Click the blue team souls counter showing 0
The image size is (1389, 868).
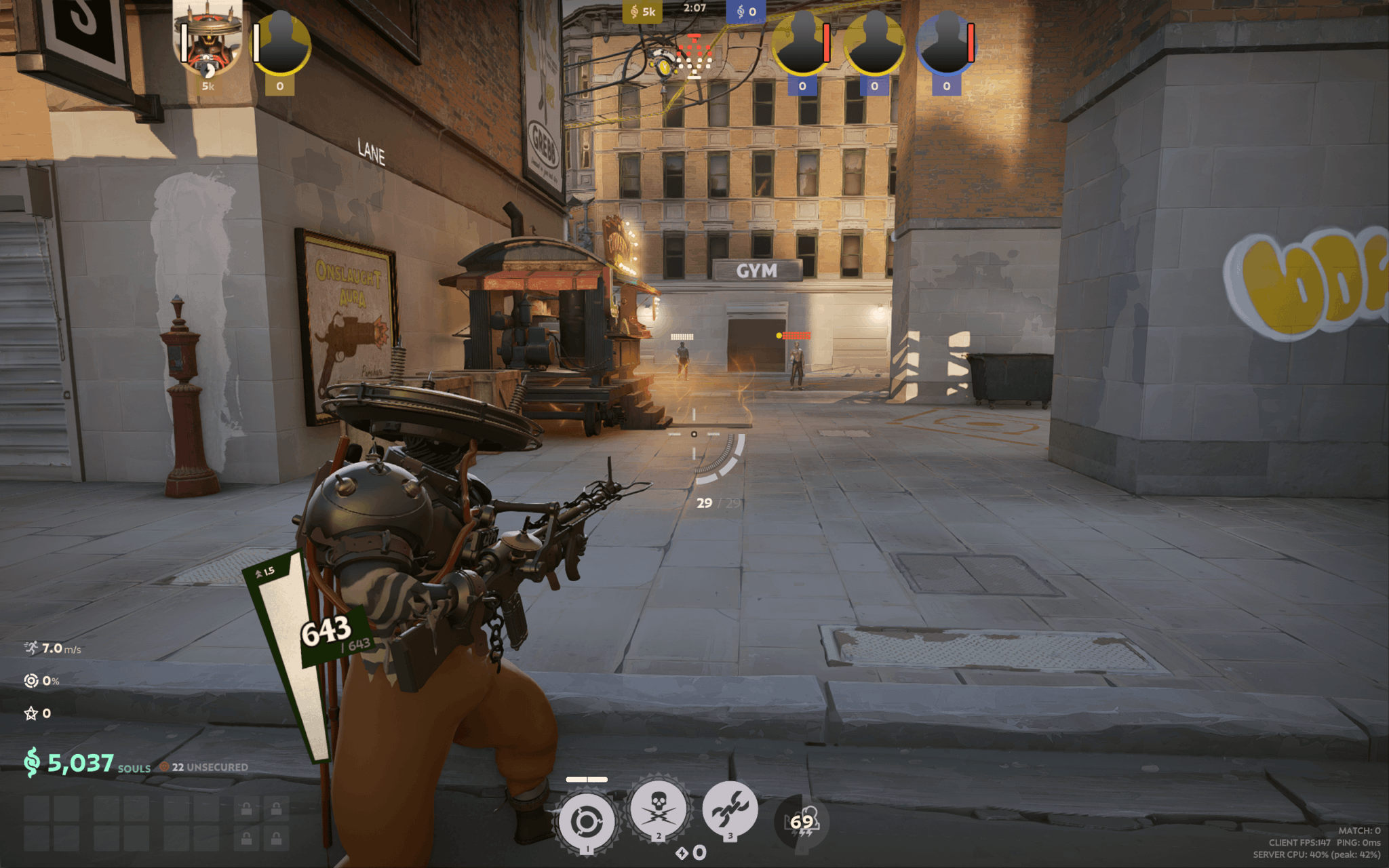click(x=746, y=12)
